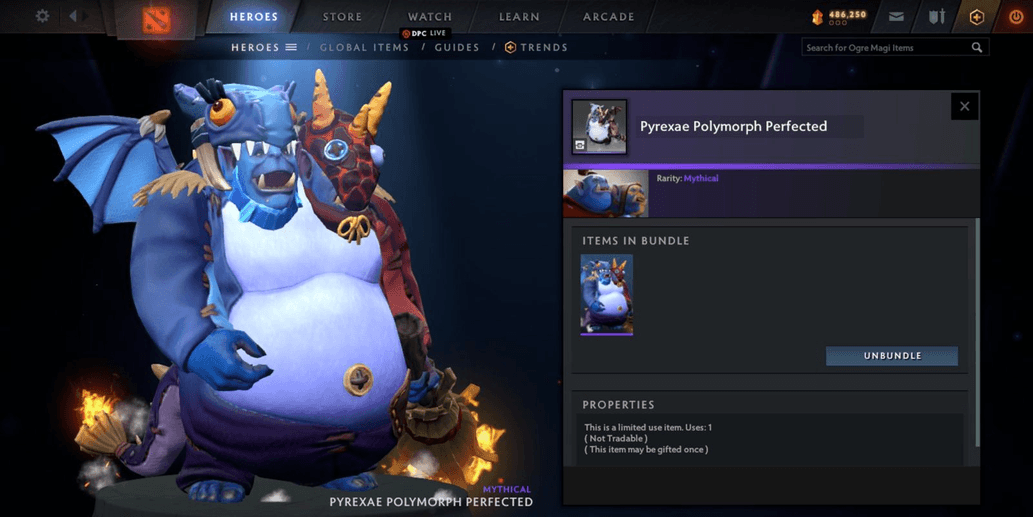Unbundle the Pyrexae Polymorph Perfected set
Viewport: 1033px width, 517px height.
(892, 356)
